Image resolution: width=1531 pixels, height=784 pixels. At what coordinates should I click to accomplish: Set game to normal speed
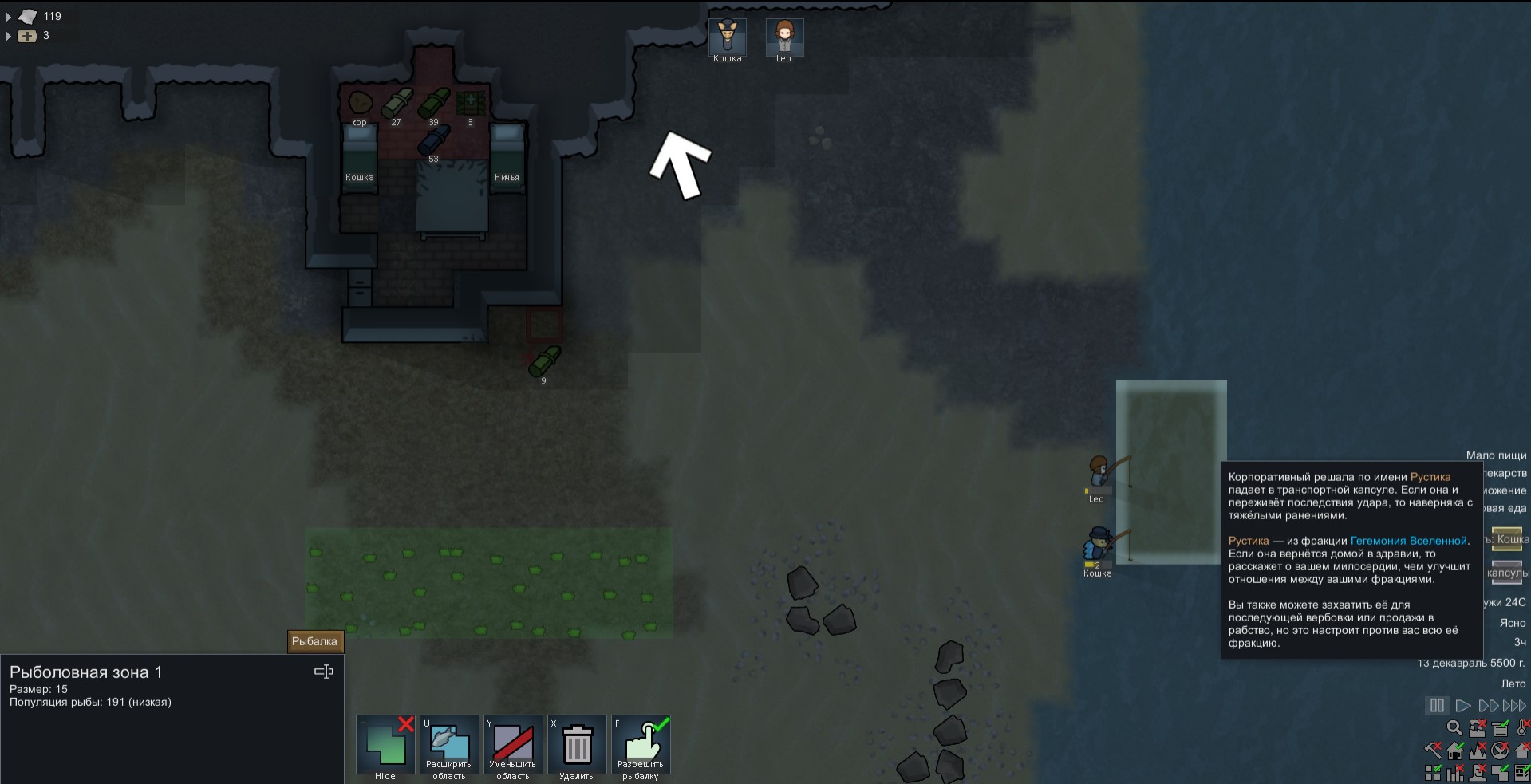point(1462,706)
